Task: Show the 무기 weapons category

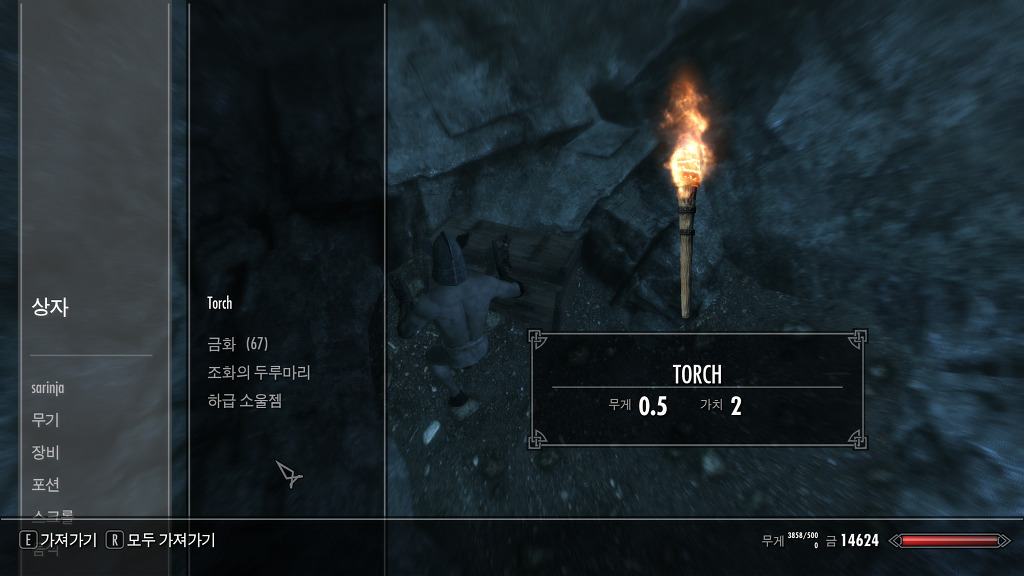Action: click(46, 420)
